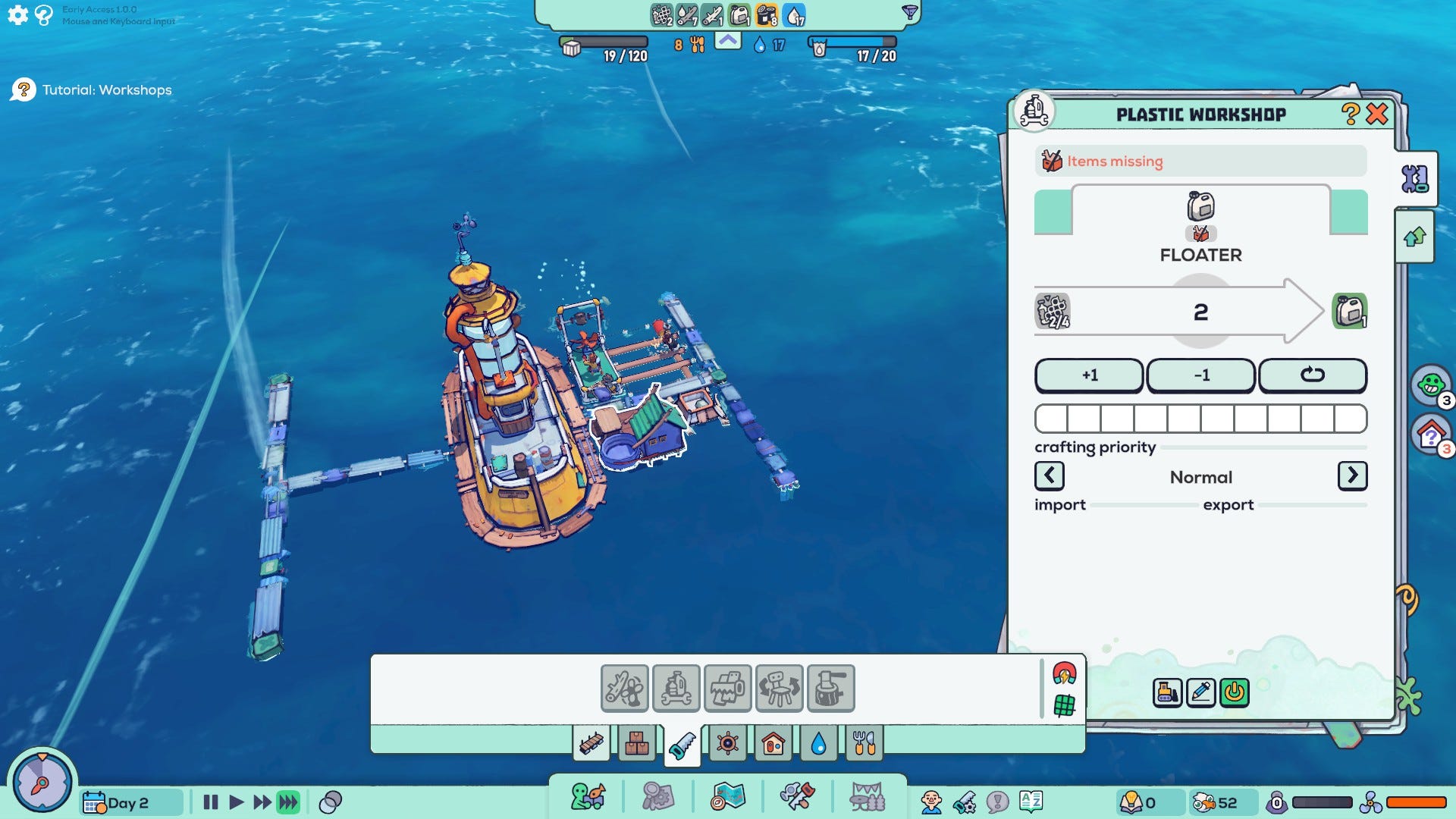Toggle the repeat loop crafting button
The height and width of the screenshot is (819, 1456).
pyautogui.click(x=1312, y=375)
